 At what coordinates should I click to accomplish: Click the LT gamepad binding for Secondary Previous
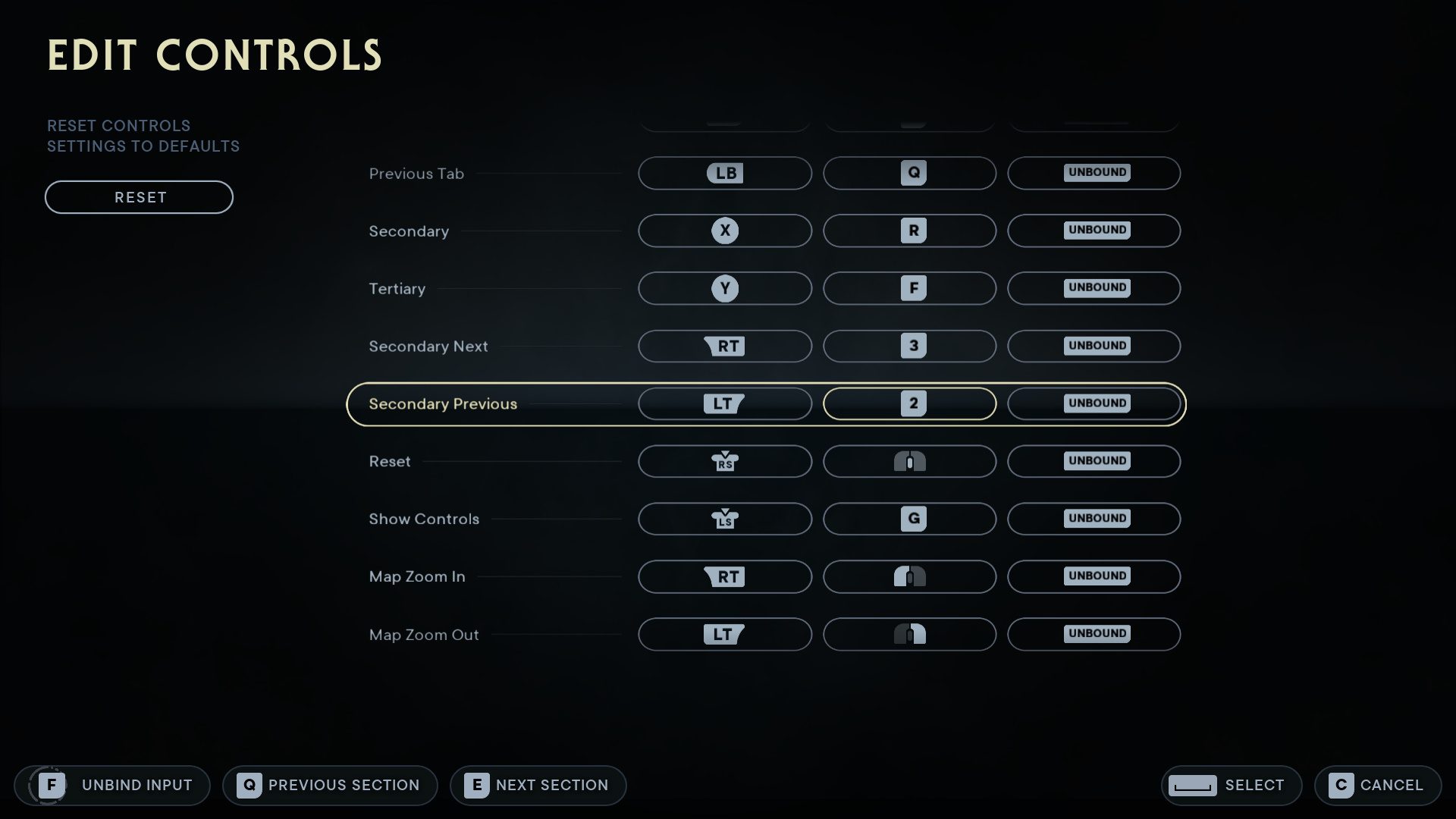pos(724,403)
